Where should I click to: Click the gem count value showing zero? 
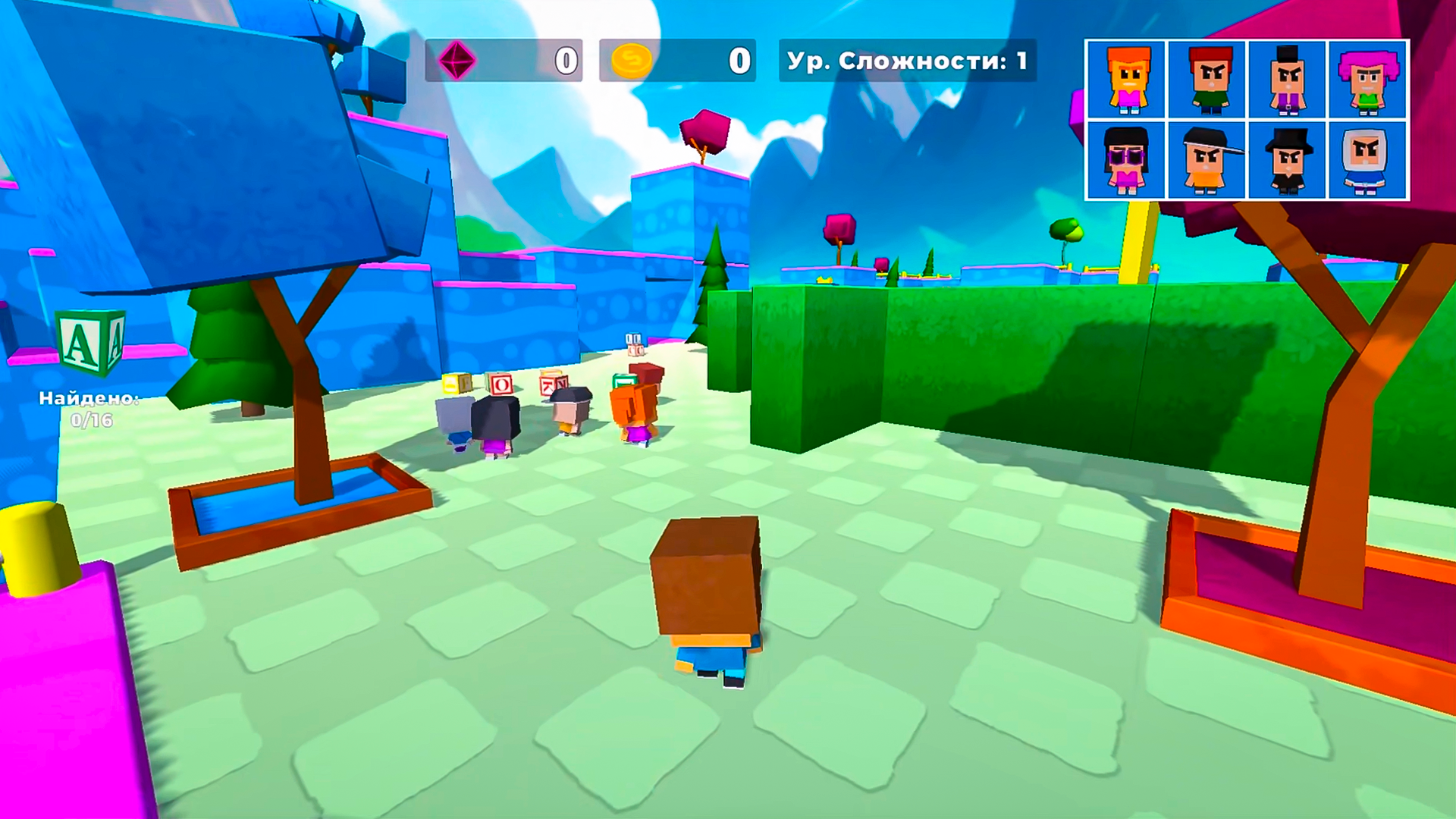coord(564,62)
